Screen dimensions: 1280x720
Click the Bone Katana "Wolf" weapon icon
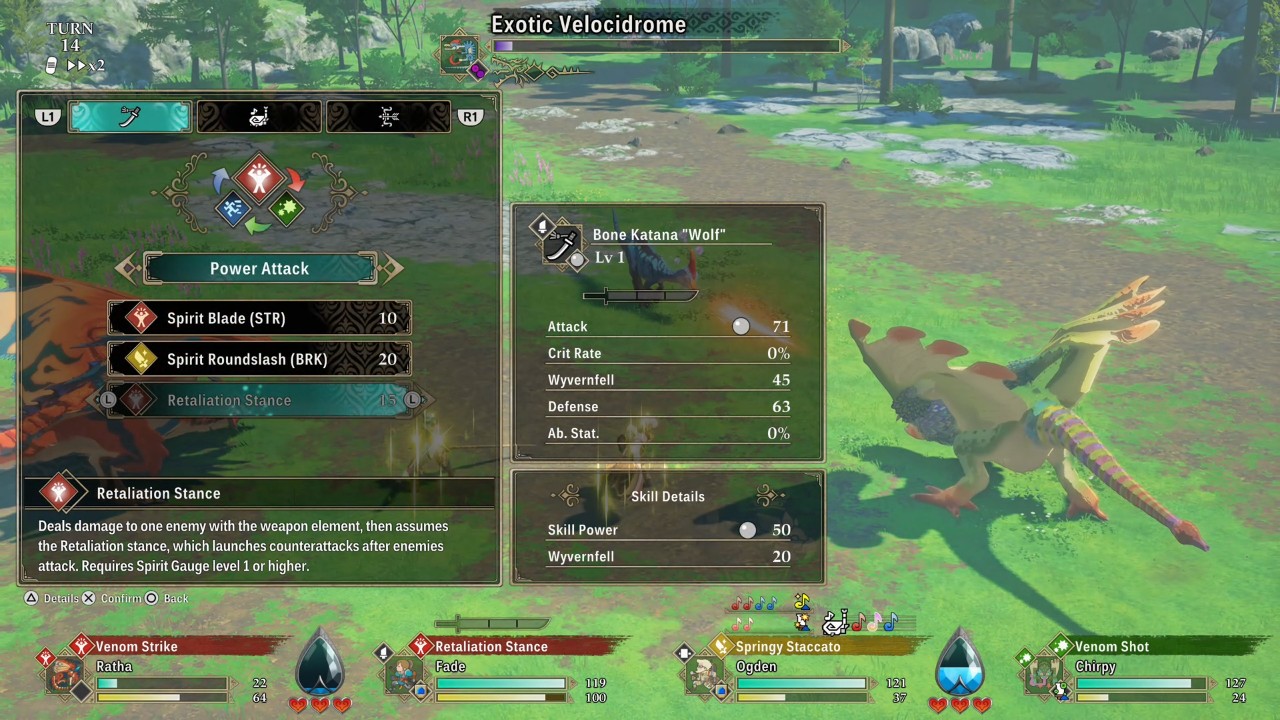pyautogui.click(x=562, y=241)
